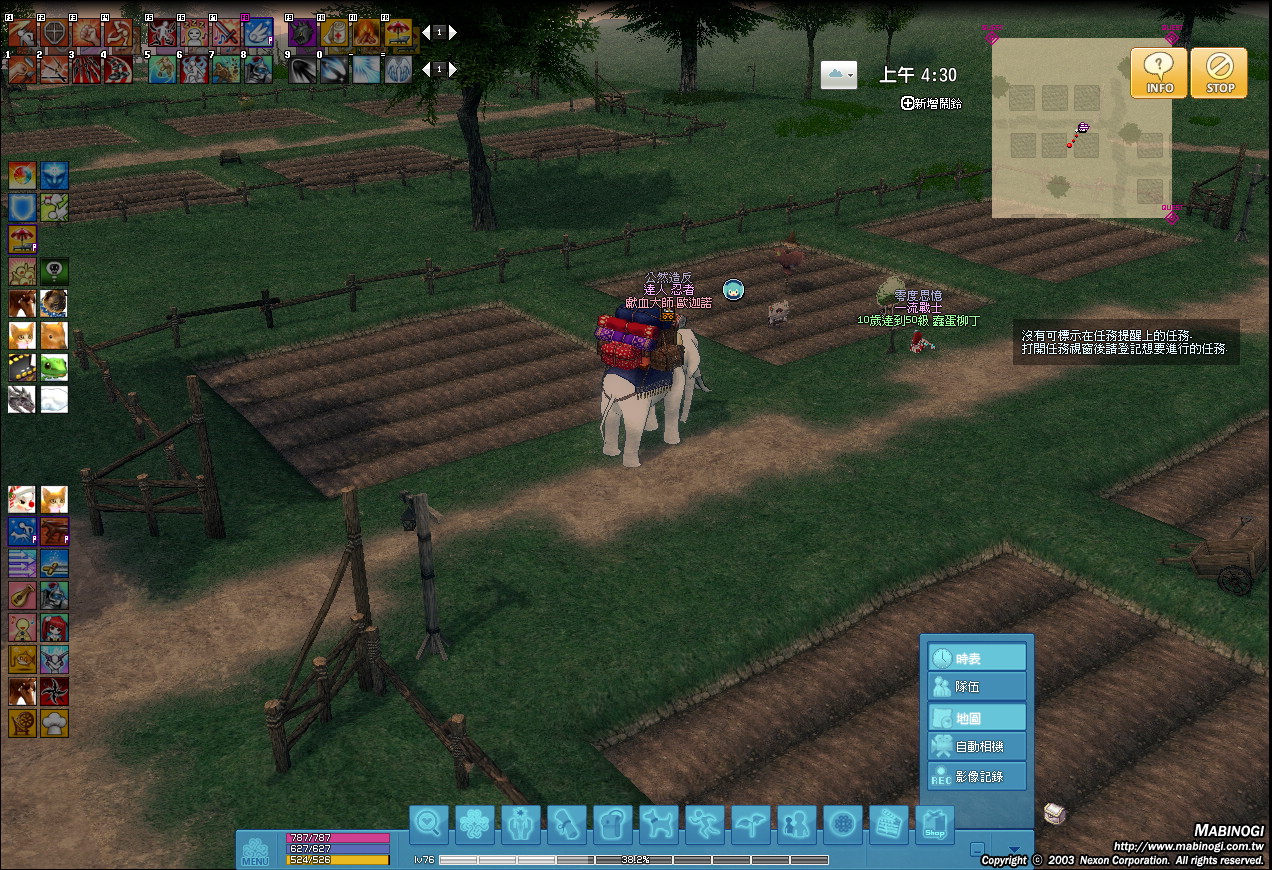Open the backpack inventory icon

coord(613,825)
